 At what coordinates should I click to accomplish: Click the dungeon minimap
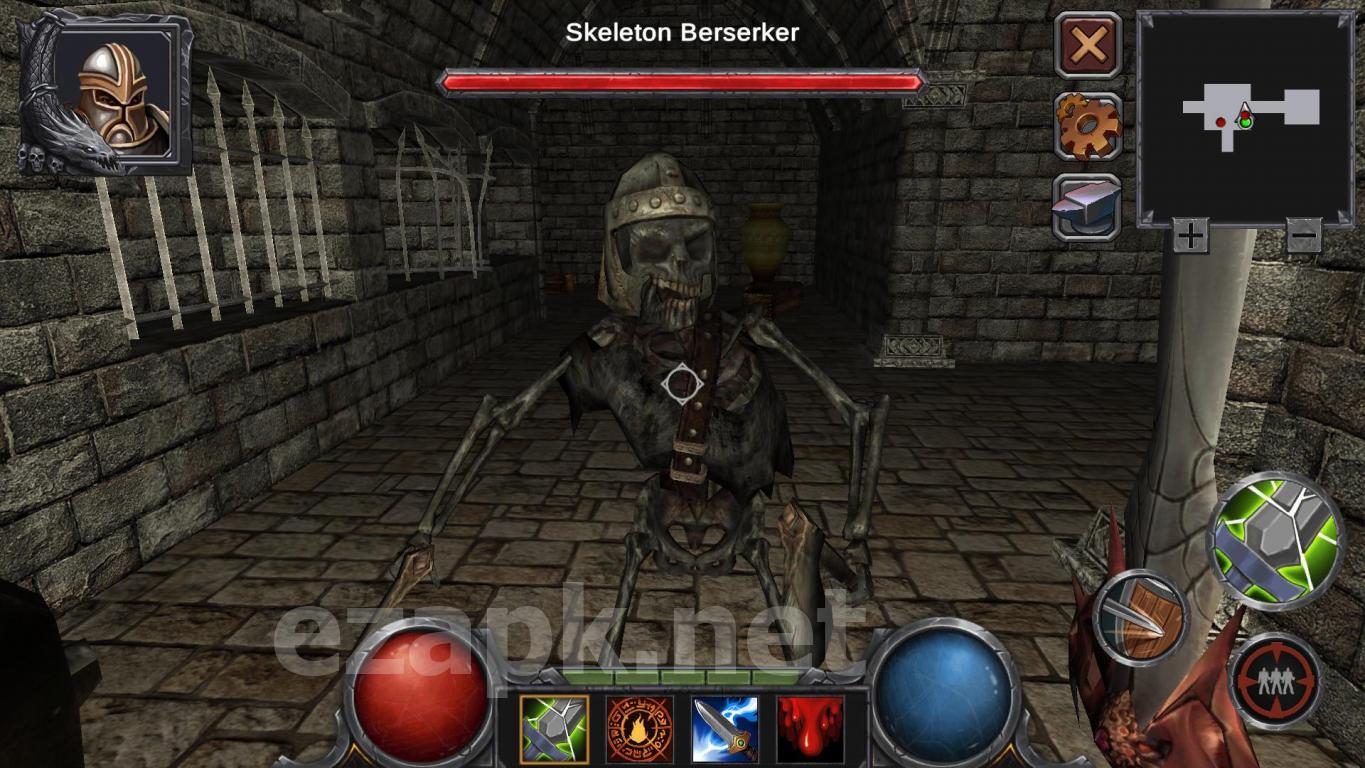pos(1246,117)
